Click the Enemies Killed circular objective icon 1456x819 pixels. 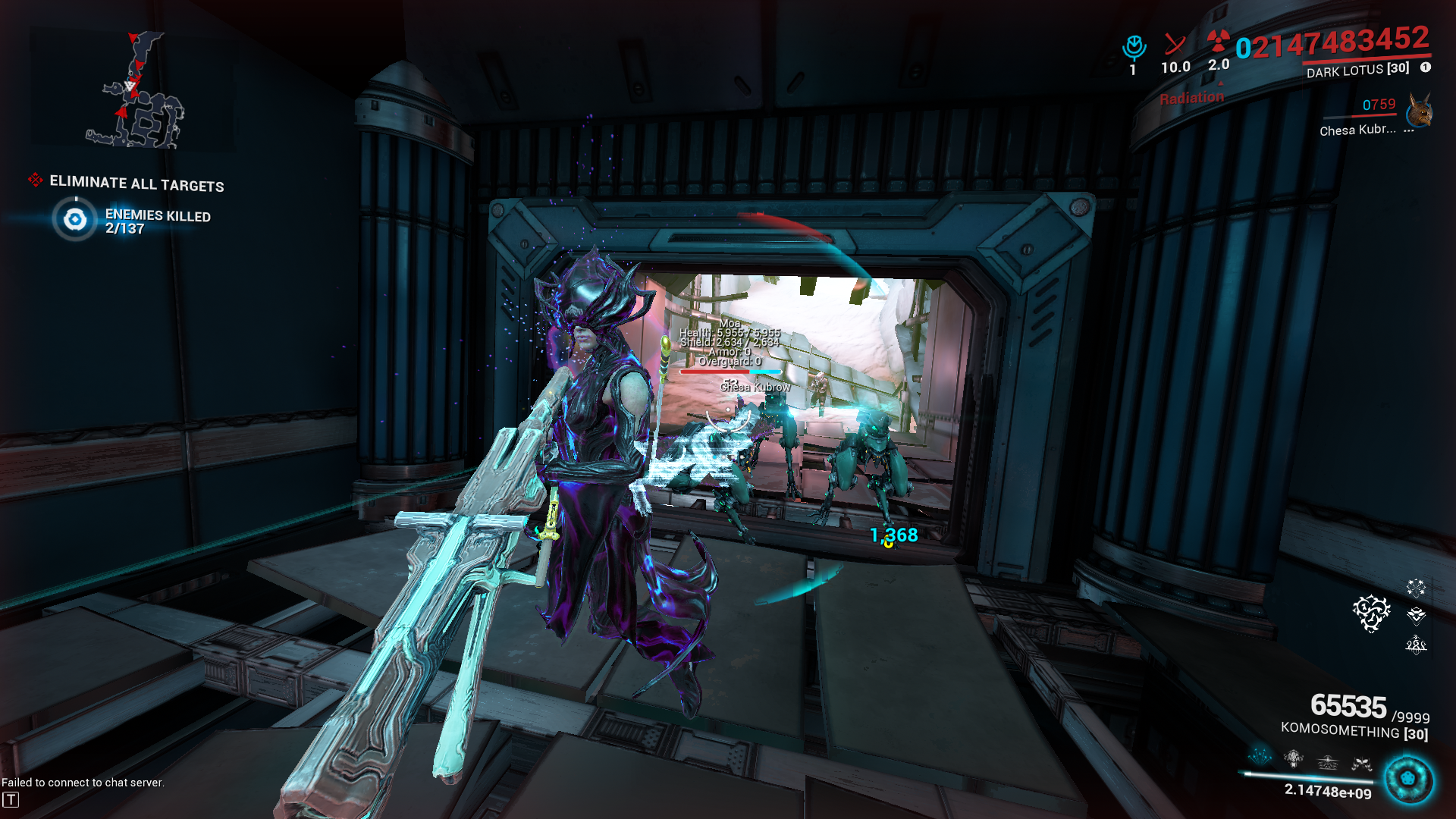click(x=75, y=220)
